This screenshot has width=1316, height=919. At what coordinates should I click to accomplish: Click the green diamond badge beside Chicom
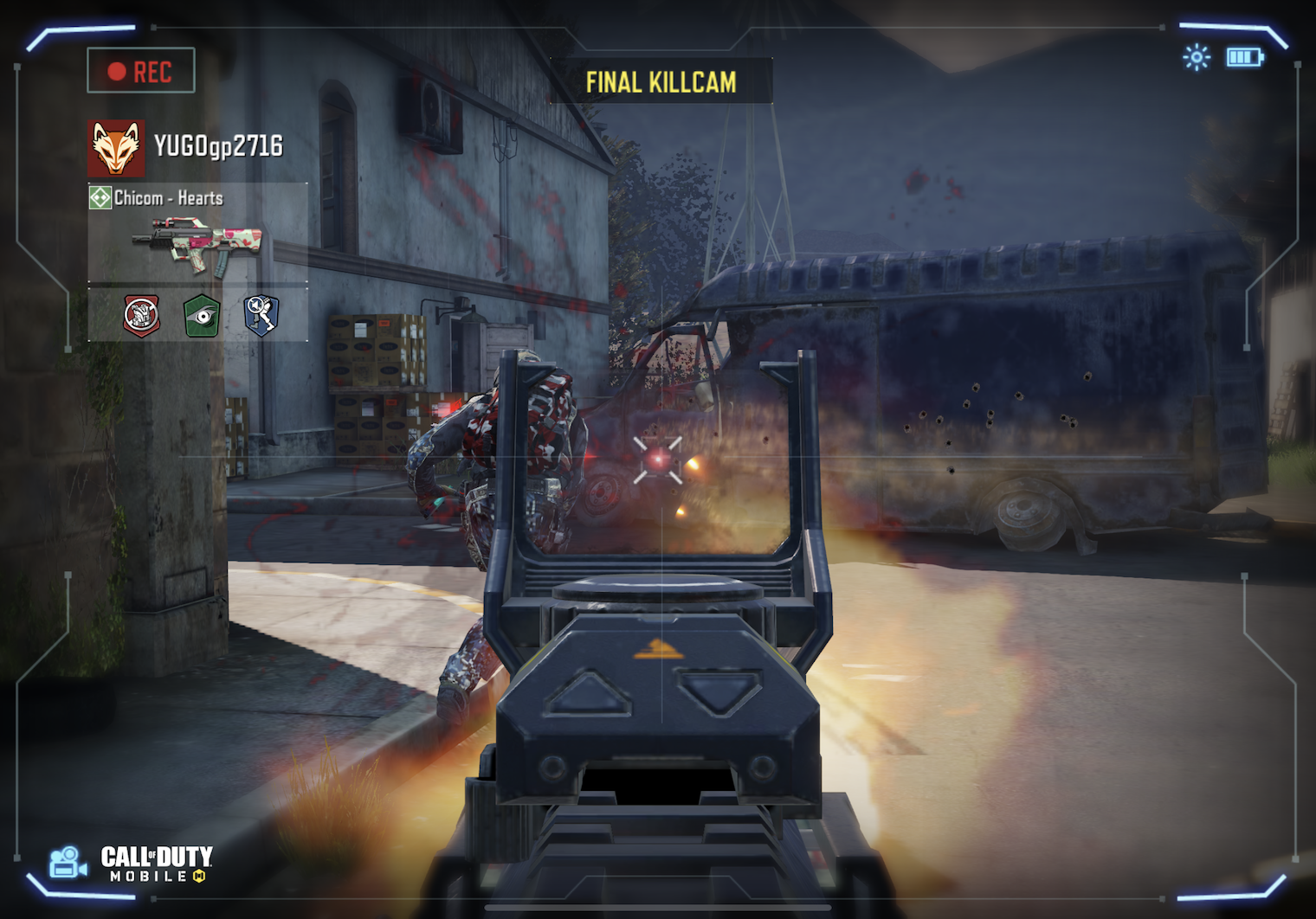[100, 198]
